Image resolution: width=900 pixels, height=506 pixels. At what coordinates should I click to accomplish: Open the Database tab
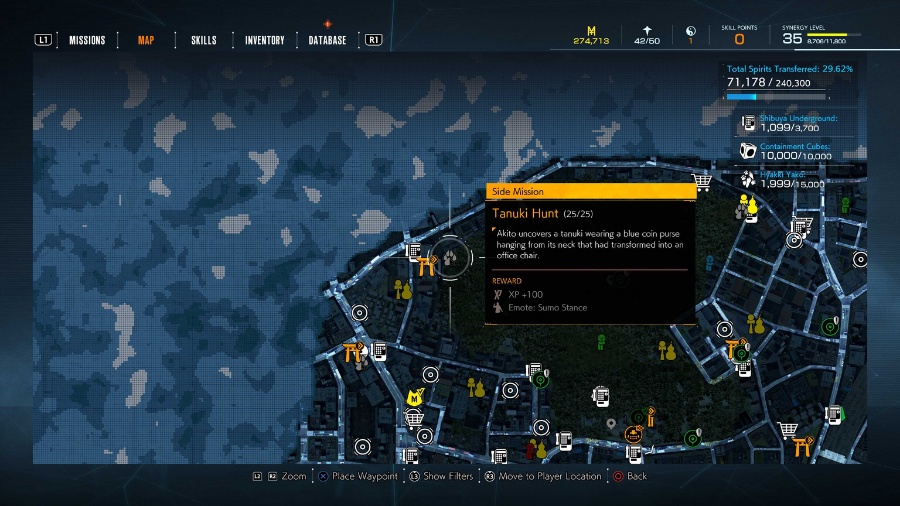328,40
